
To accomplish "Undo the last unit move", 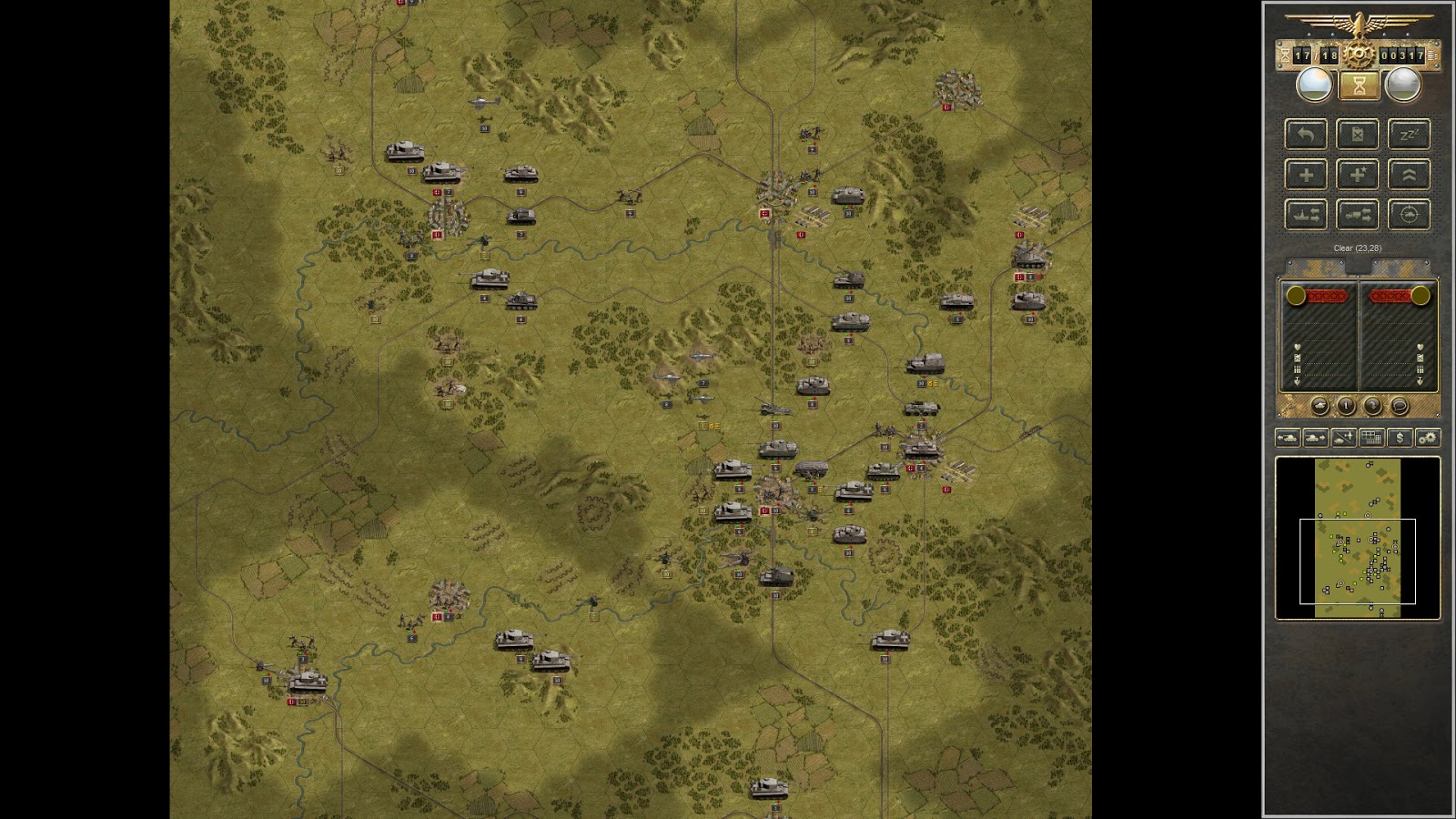I will [1306, 135].
